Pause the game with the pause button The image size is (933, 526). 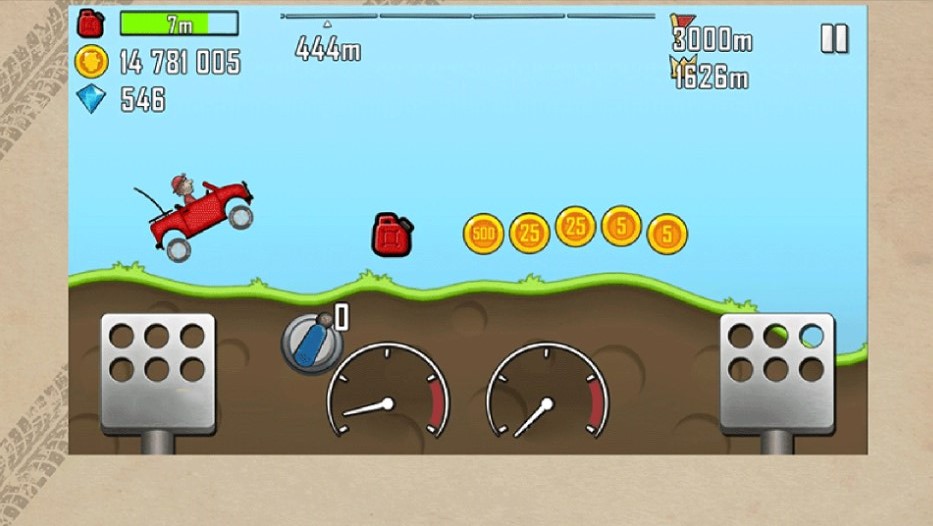coord(833,38)
